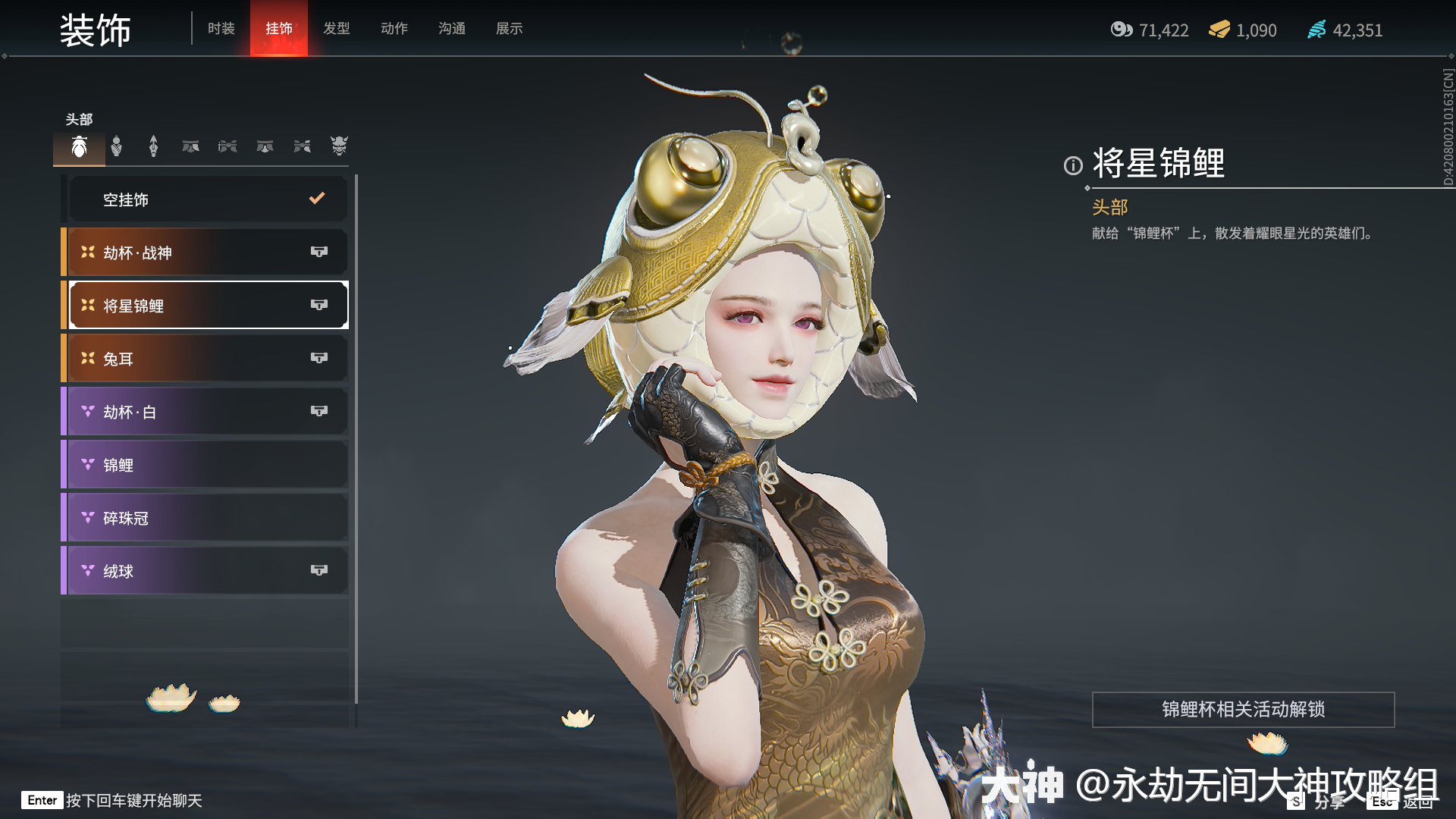Select the 绒球 accessory
The width and height of the screenshot is (1456, 819).
click(x=206, y=571)
